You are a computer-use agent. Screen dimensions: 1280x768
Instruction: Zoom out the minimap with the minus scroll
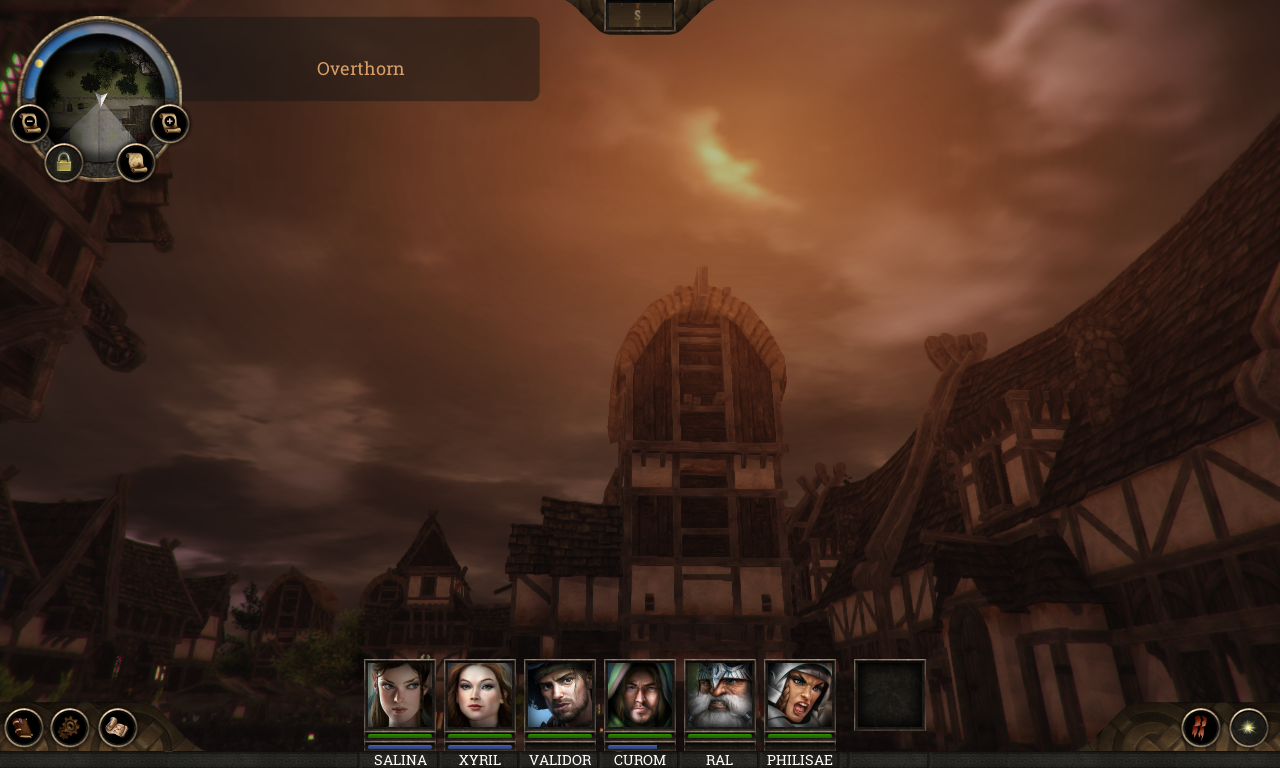point(29,122)
